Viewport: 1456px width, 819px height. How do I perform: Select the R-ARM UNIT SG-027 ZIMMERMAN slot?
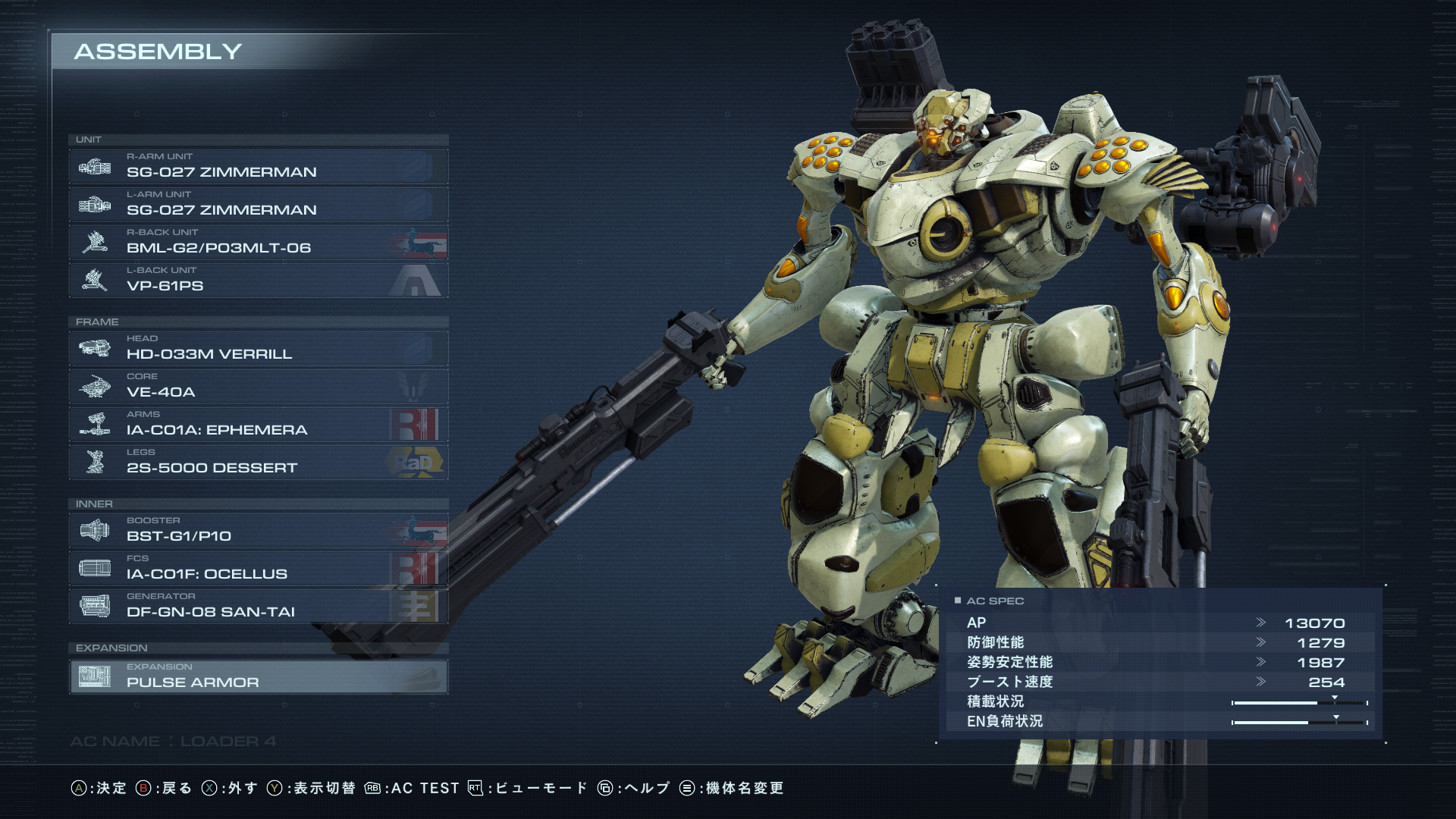point(258,167)
